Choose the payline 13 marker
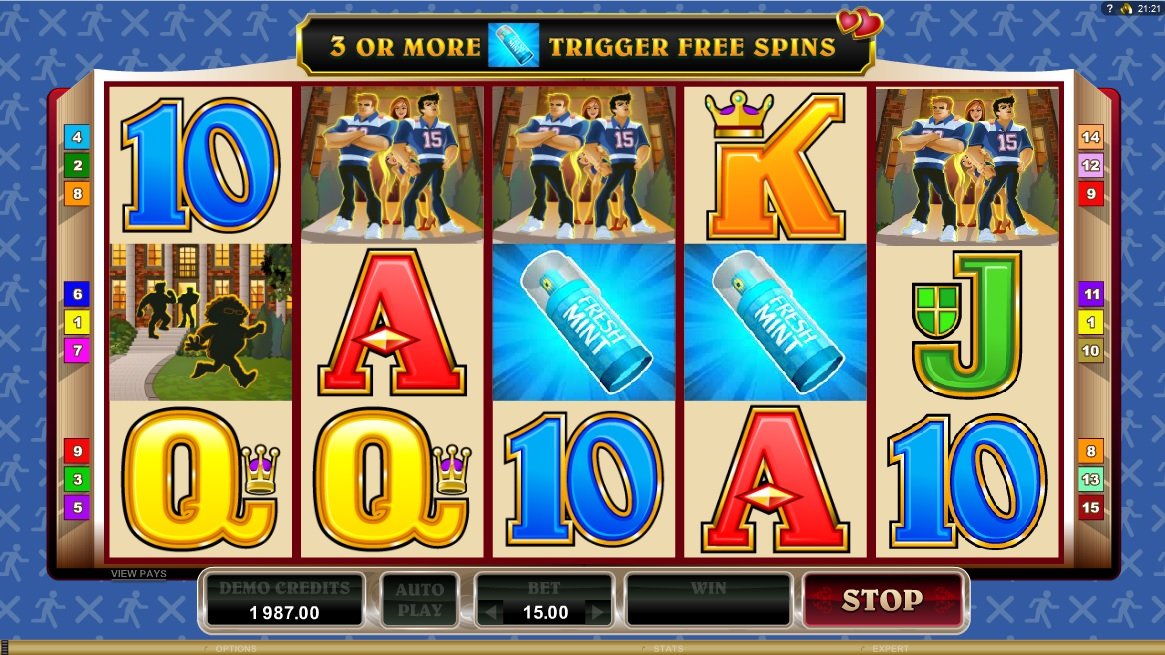The image size is (1165, 655). coord(1090,479)
